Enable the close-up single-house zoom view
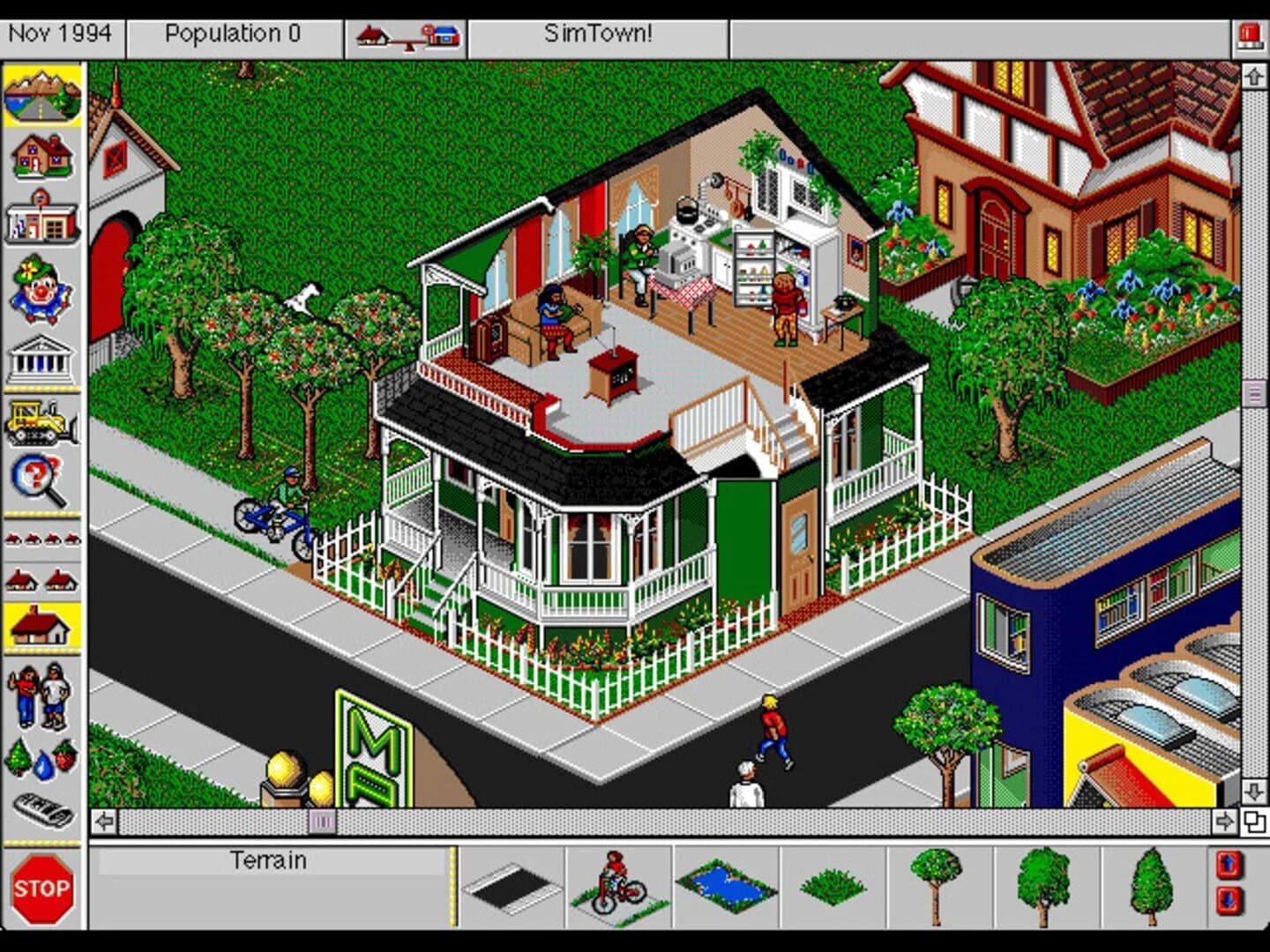1270x952 pixels. point(42,621)
